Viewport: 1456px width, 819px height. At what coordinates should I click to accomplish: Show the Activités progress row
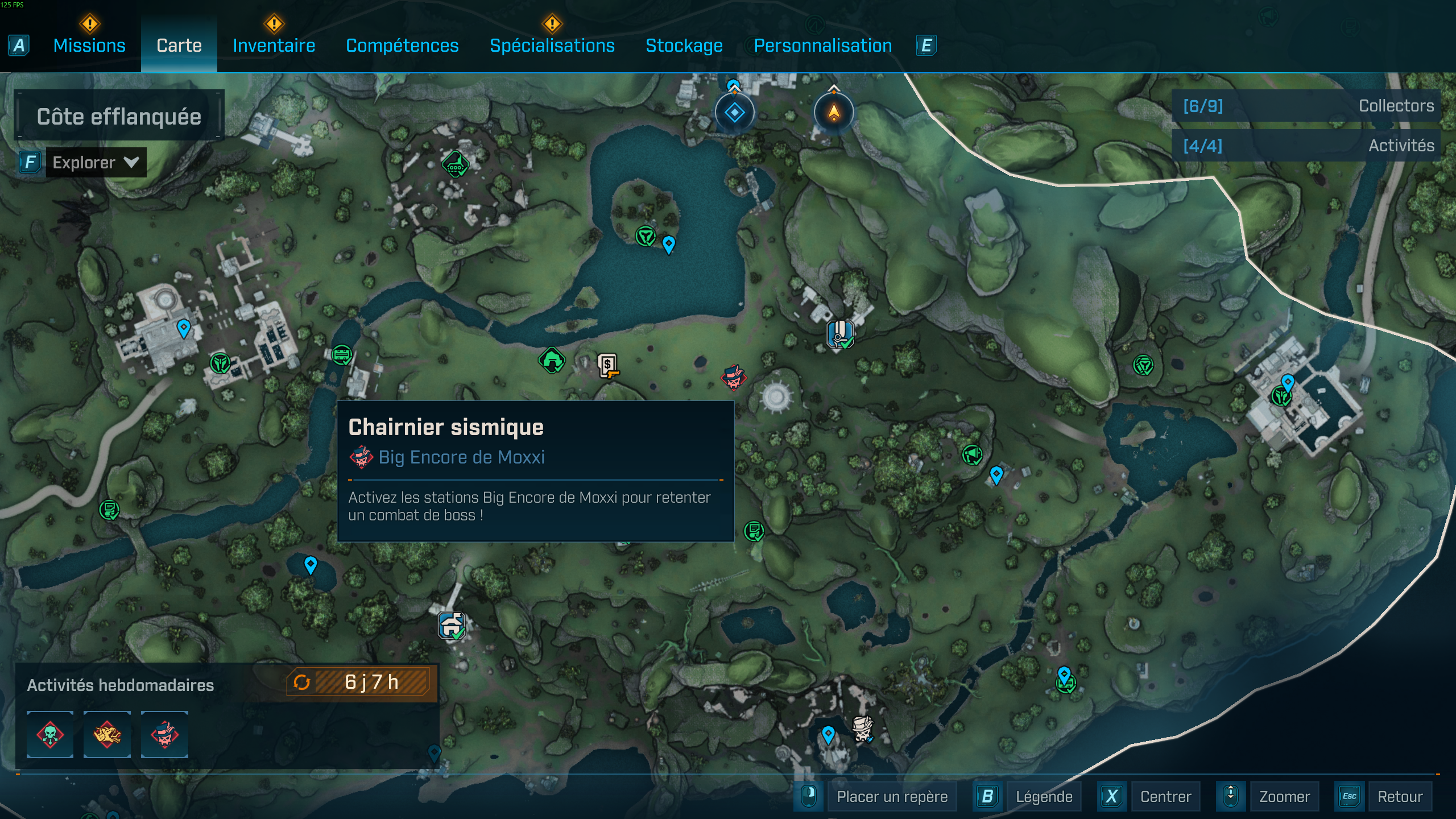click(1307, 146)
